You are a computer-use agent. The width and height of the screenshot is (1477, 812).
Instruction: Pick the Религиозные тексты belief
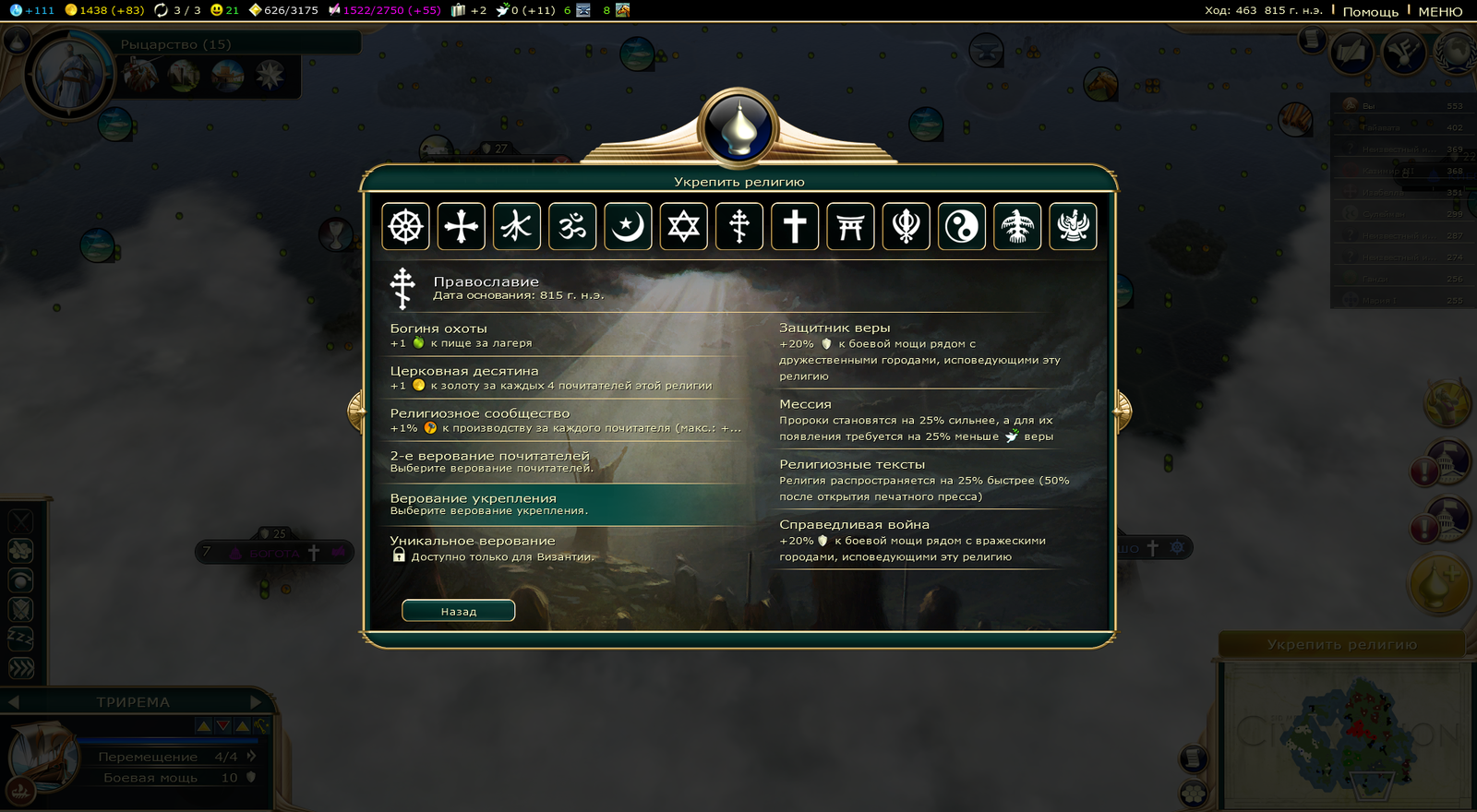[923, 480]
